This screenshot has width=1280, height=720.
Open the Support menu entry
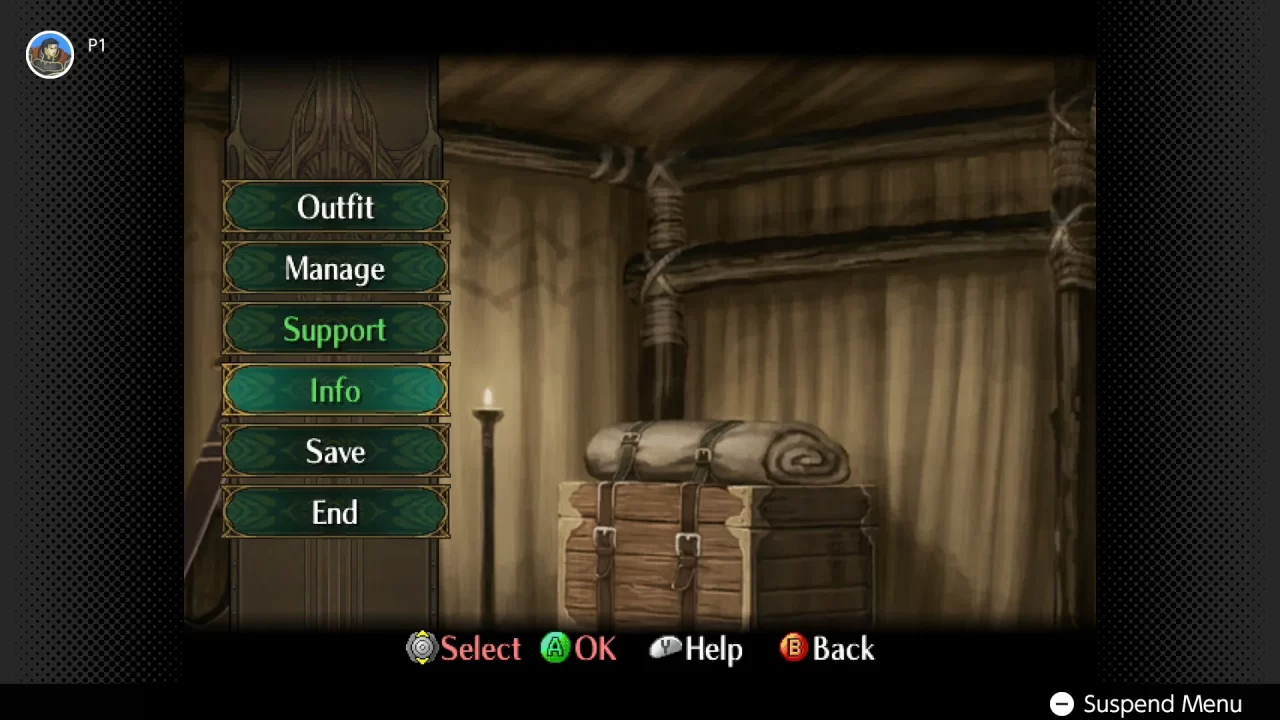point(335,330)
